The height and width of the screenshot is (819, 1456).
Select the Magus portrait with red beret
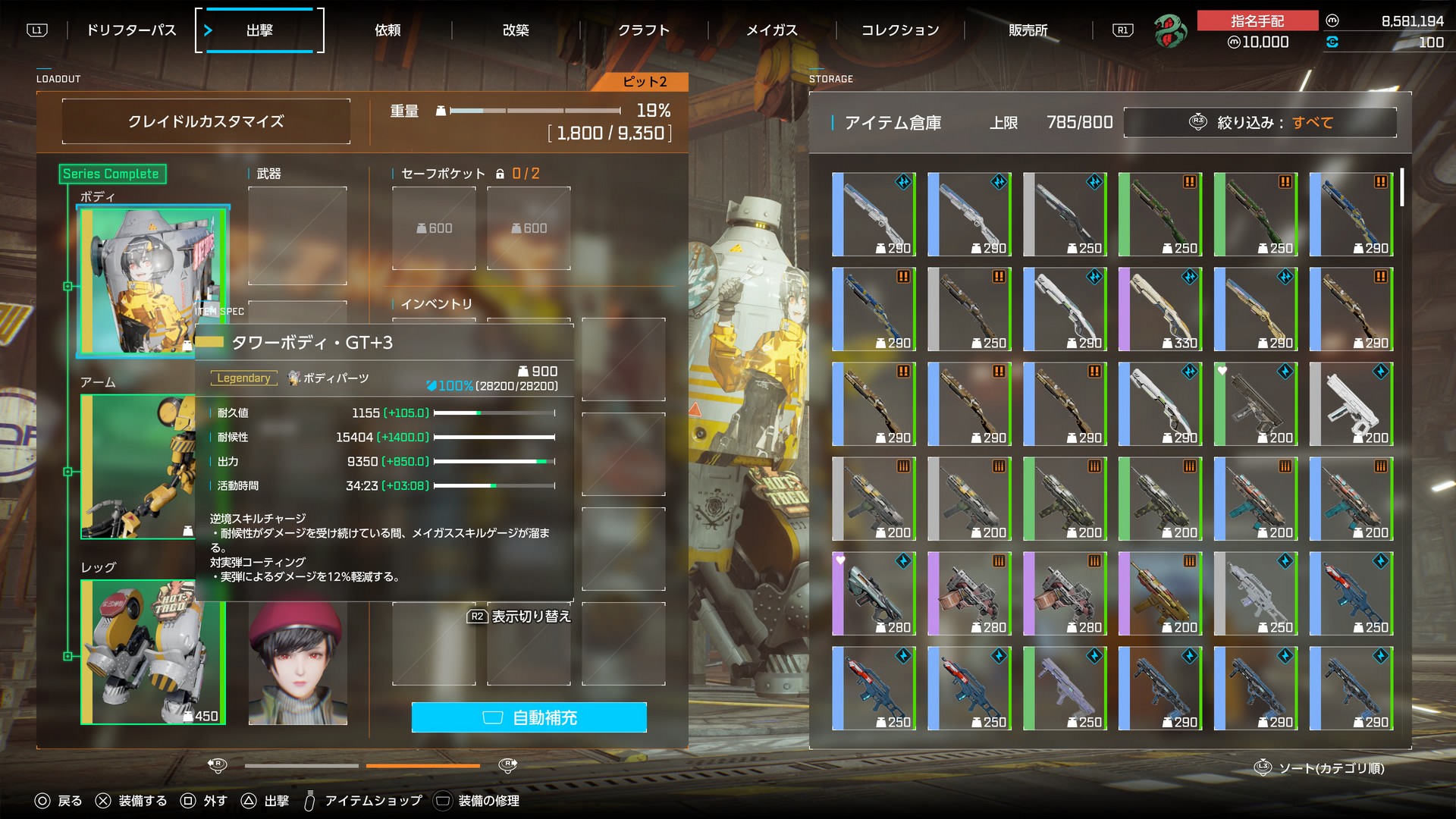point(297,661)
